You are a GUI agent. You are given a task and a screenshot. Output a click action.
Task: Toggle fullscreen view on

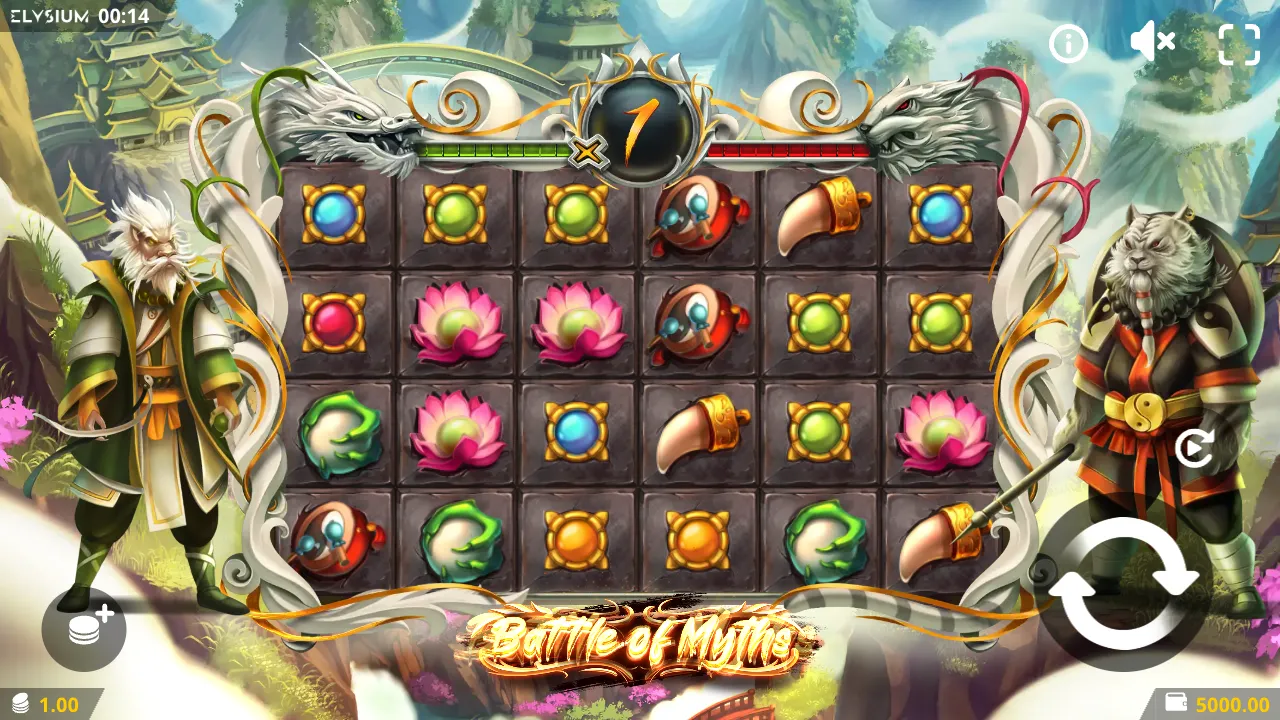(x=1241, y=42)
